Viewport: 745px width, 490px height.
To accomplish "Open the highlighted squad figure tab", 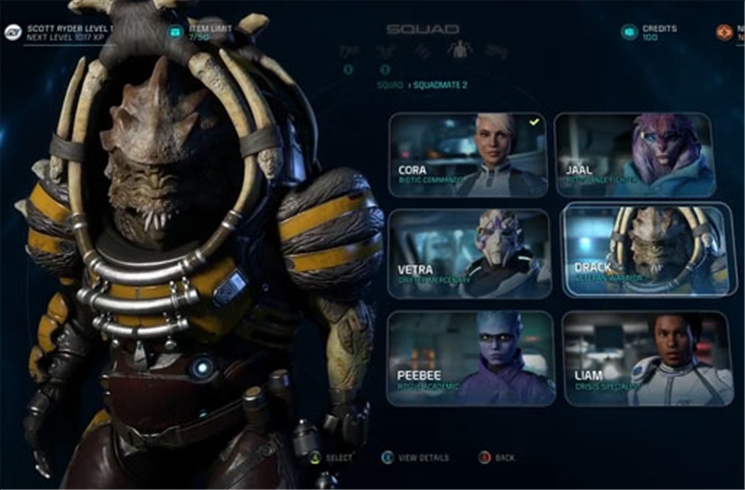I will pos(460,50).
